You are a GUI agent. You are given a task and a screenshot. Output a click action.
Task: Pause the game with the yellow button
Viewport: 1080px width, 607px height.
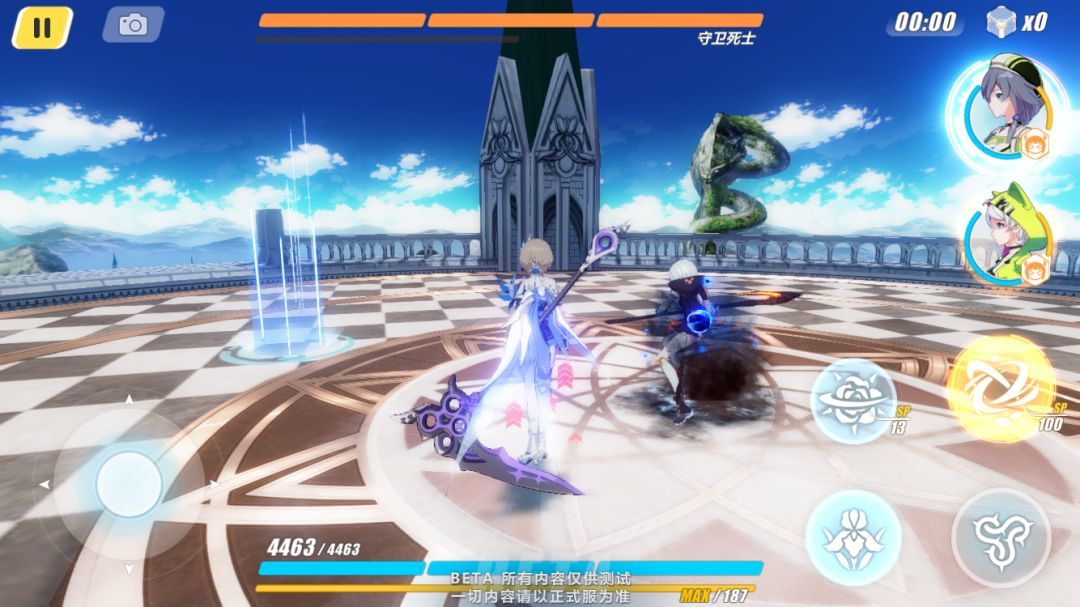pyautogui.click(x=42, y=27)
